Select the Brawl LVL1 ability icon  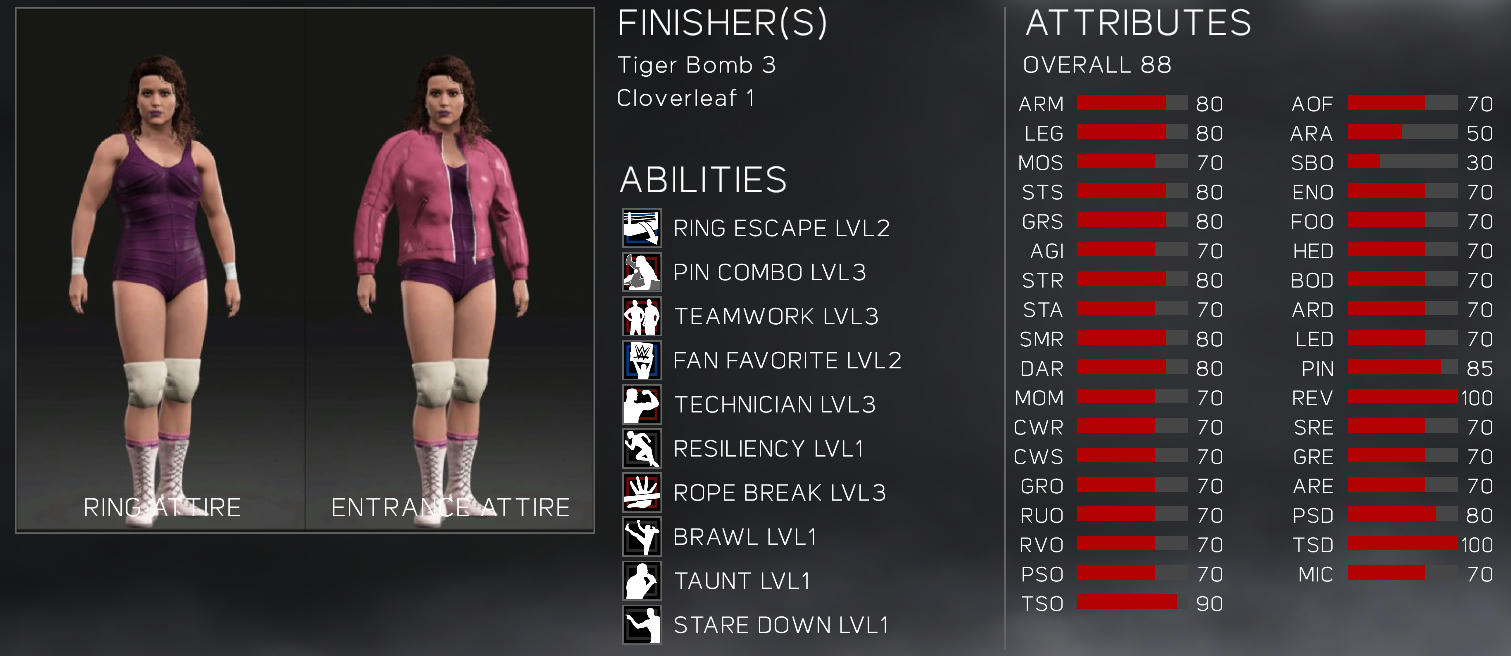pyautogui.click(x=641, y=537)
